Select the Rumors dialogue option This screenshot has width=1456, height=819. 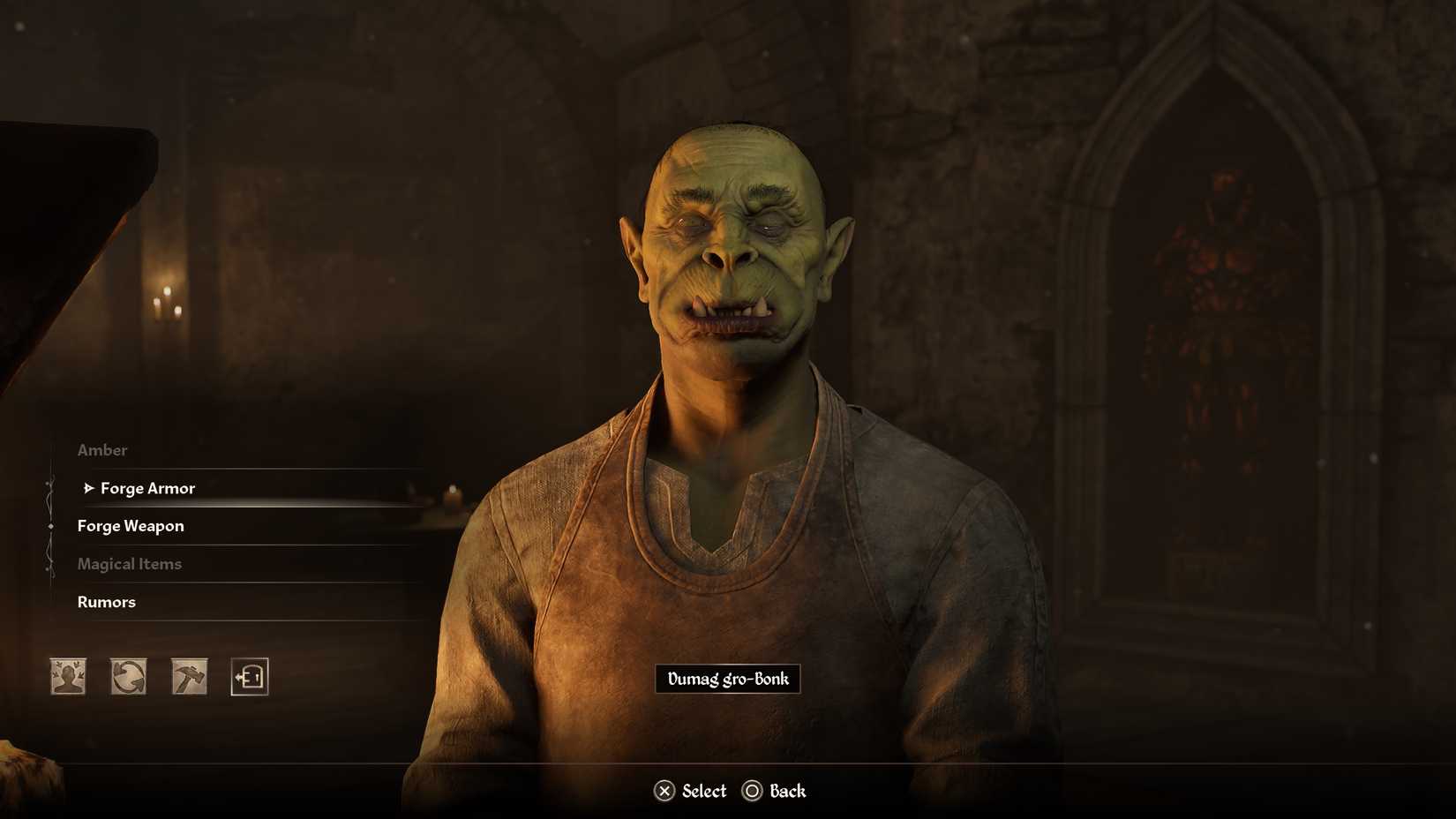point(106,602)
